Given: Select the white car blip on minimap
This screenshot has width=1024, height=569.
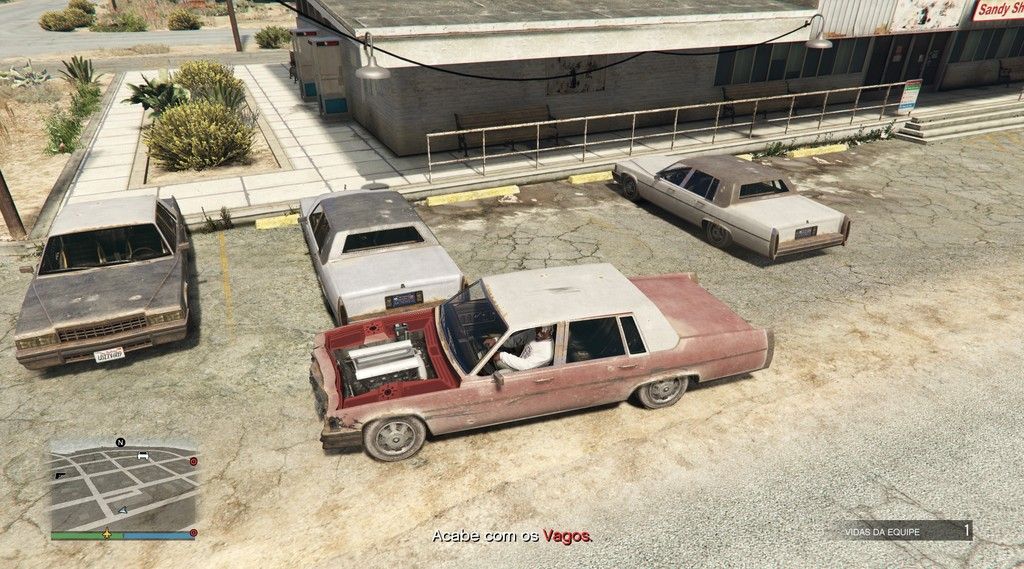Looking at the screenshot, I should [x=143, y=456].
